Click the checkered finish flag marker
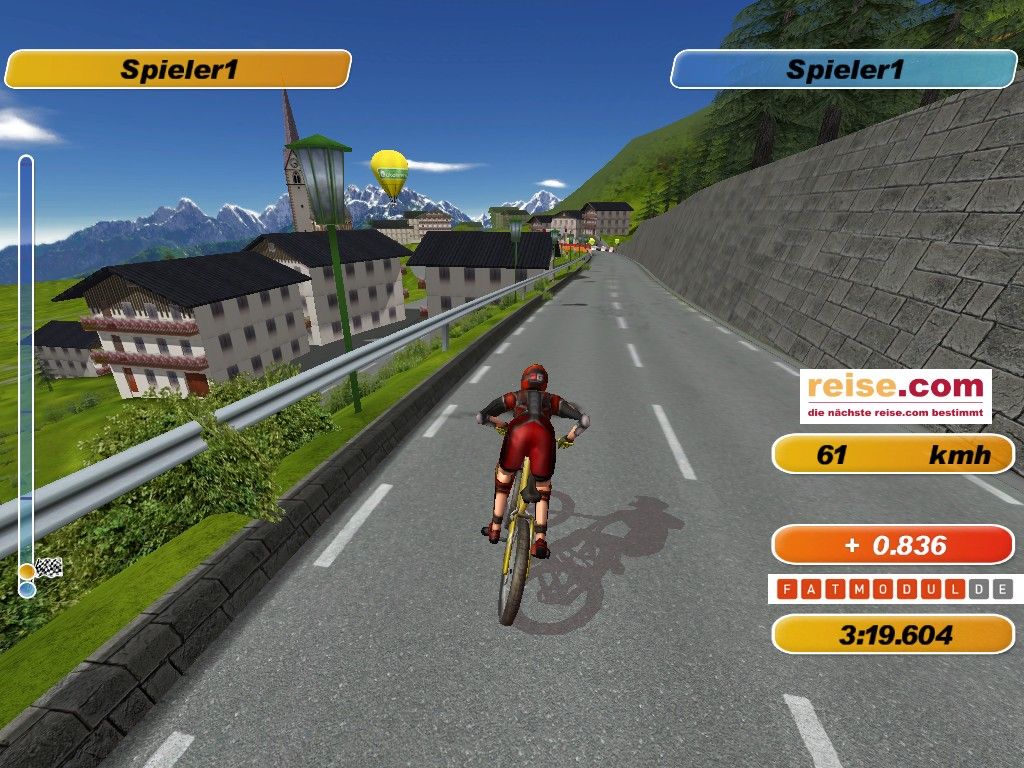Image resolution: width=1024 pixels, height=768 pixels. click(49, 568)
